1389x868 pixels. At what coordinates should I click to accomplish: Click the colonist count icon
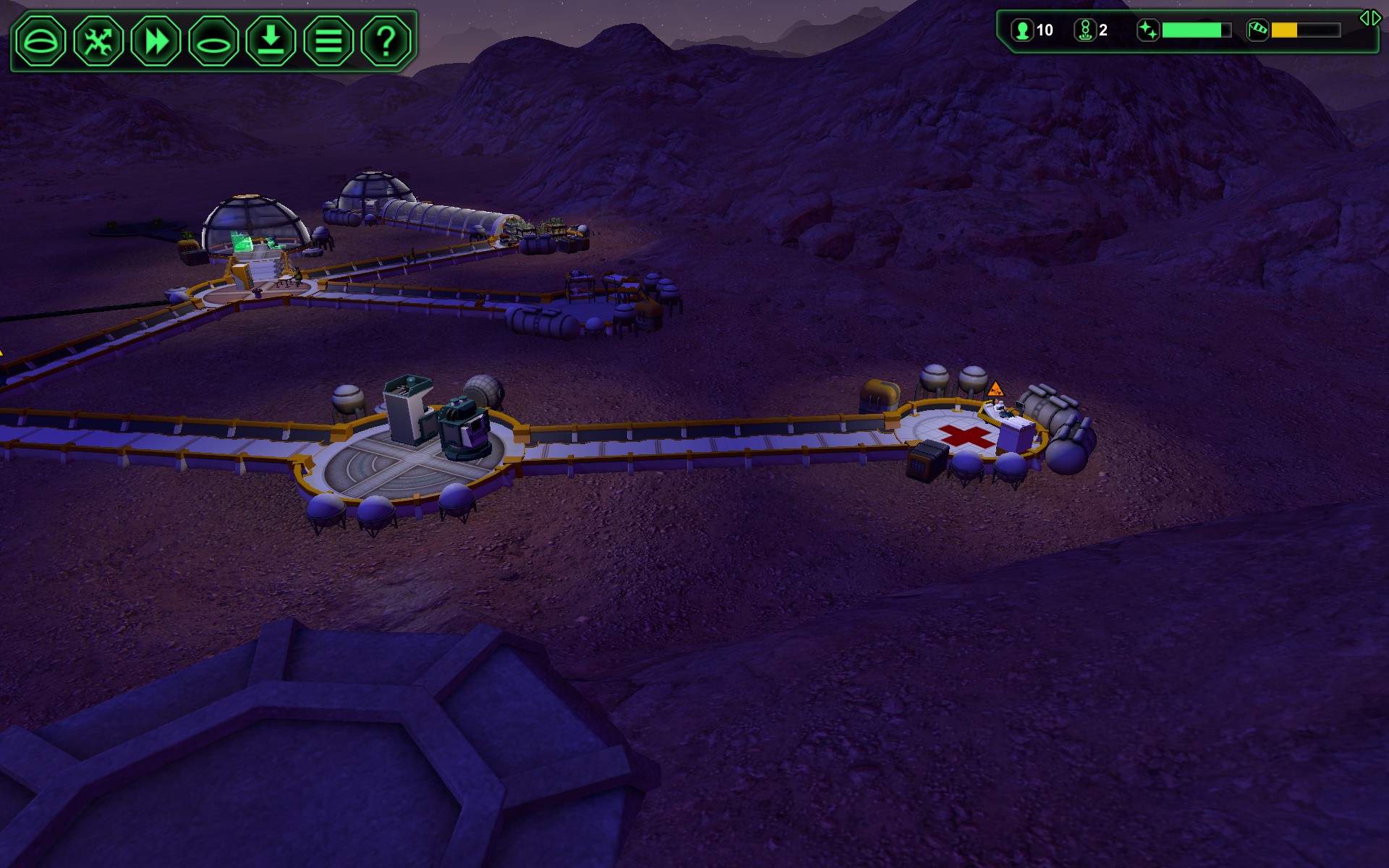(1022, 30)
